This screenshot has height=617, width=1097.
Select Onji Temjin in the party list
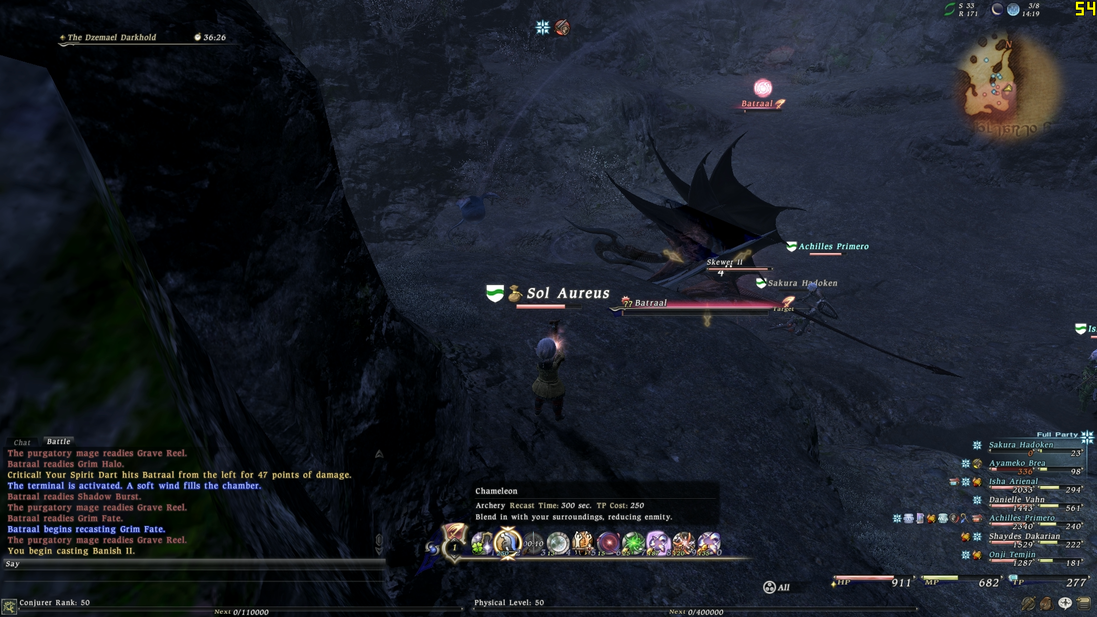(x=1012, y=554)
